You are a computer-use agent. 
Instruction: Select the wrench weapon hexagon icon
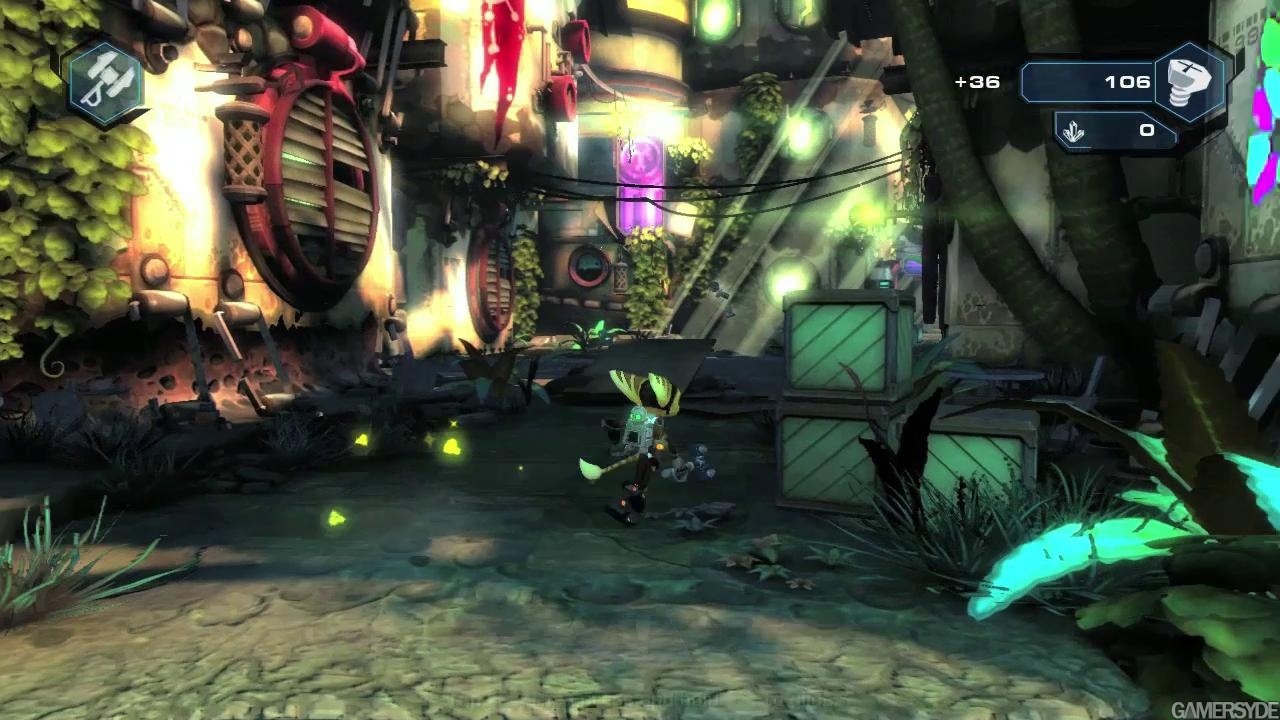105,82
